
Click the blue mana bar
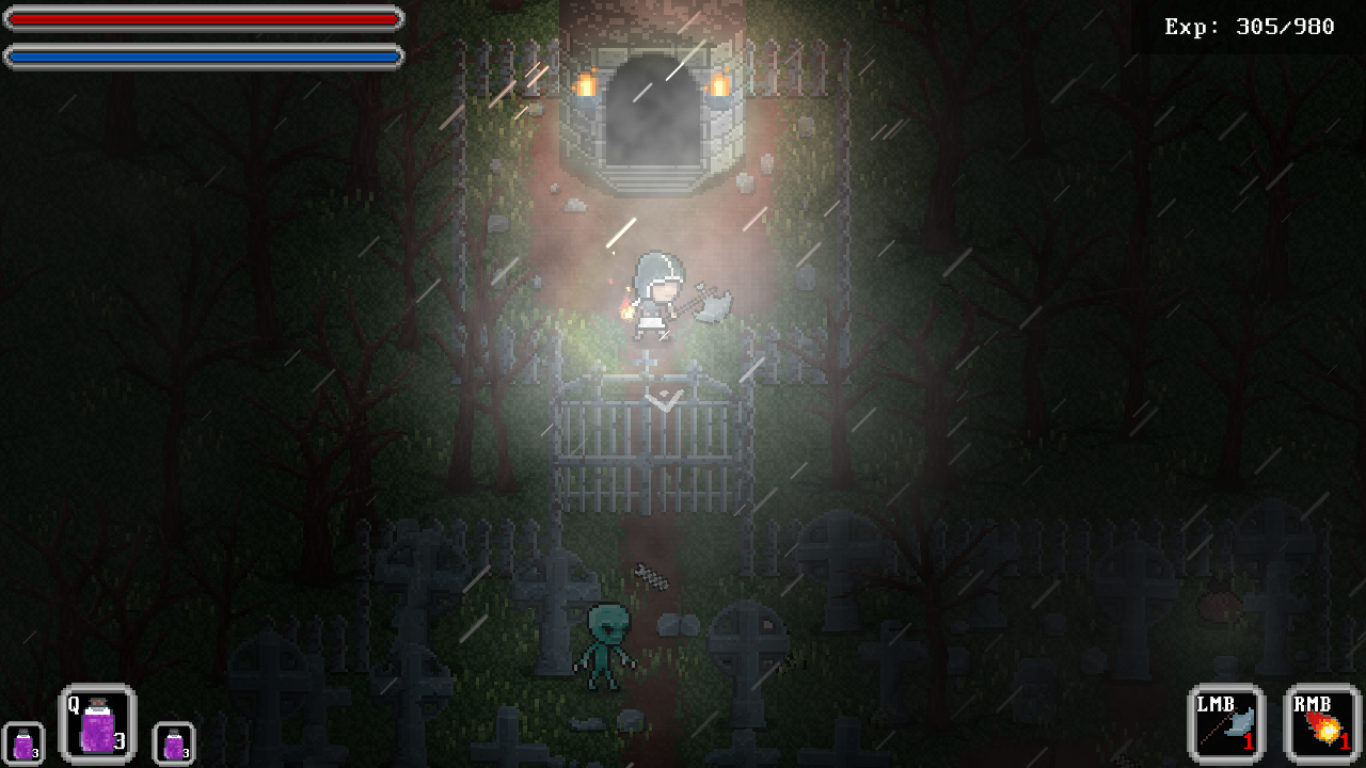(200, 57)
